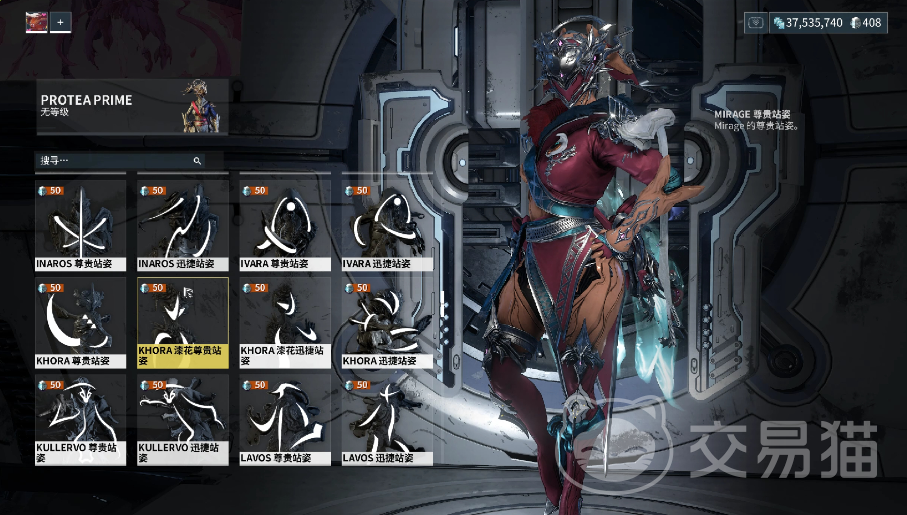
Task: Choose the KULLERVO 尊贵站姿 stance
Action: [80, 419]
